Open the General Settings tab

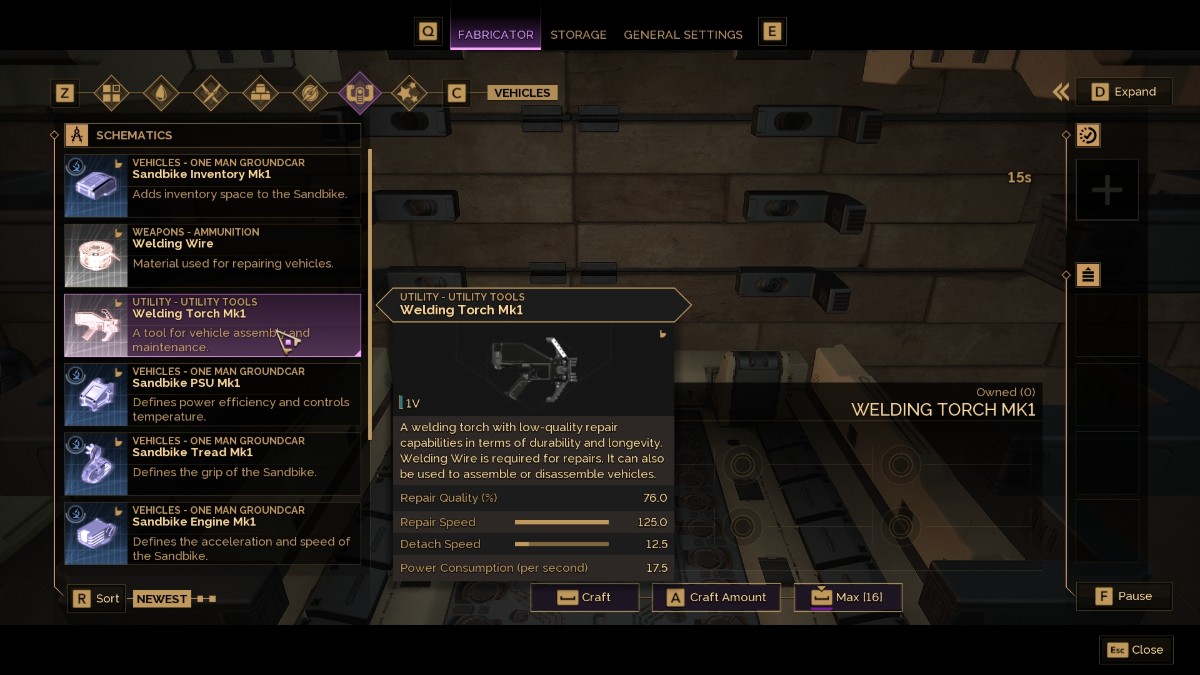point(683,34)
